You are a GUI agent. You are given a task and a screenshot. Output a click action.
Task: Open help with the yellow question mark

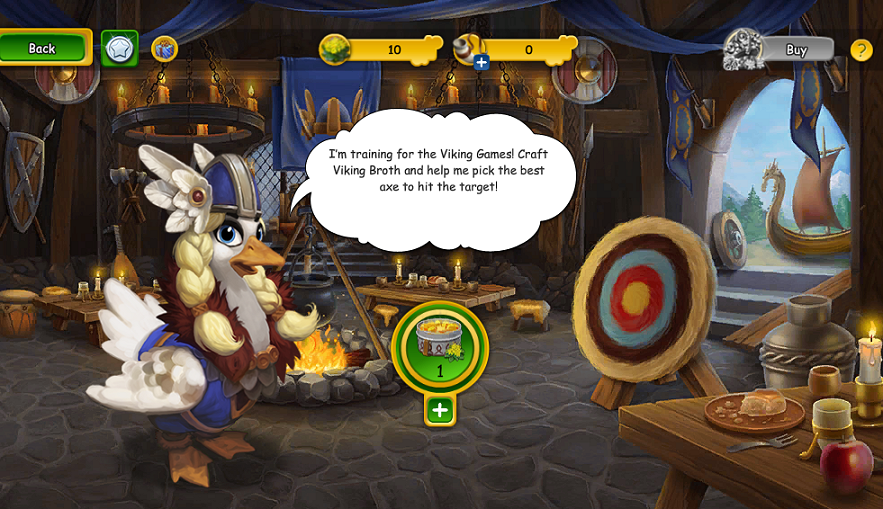click(861, 49)
